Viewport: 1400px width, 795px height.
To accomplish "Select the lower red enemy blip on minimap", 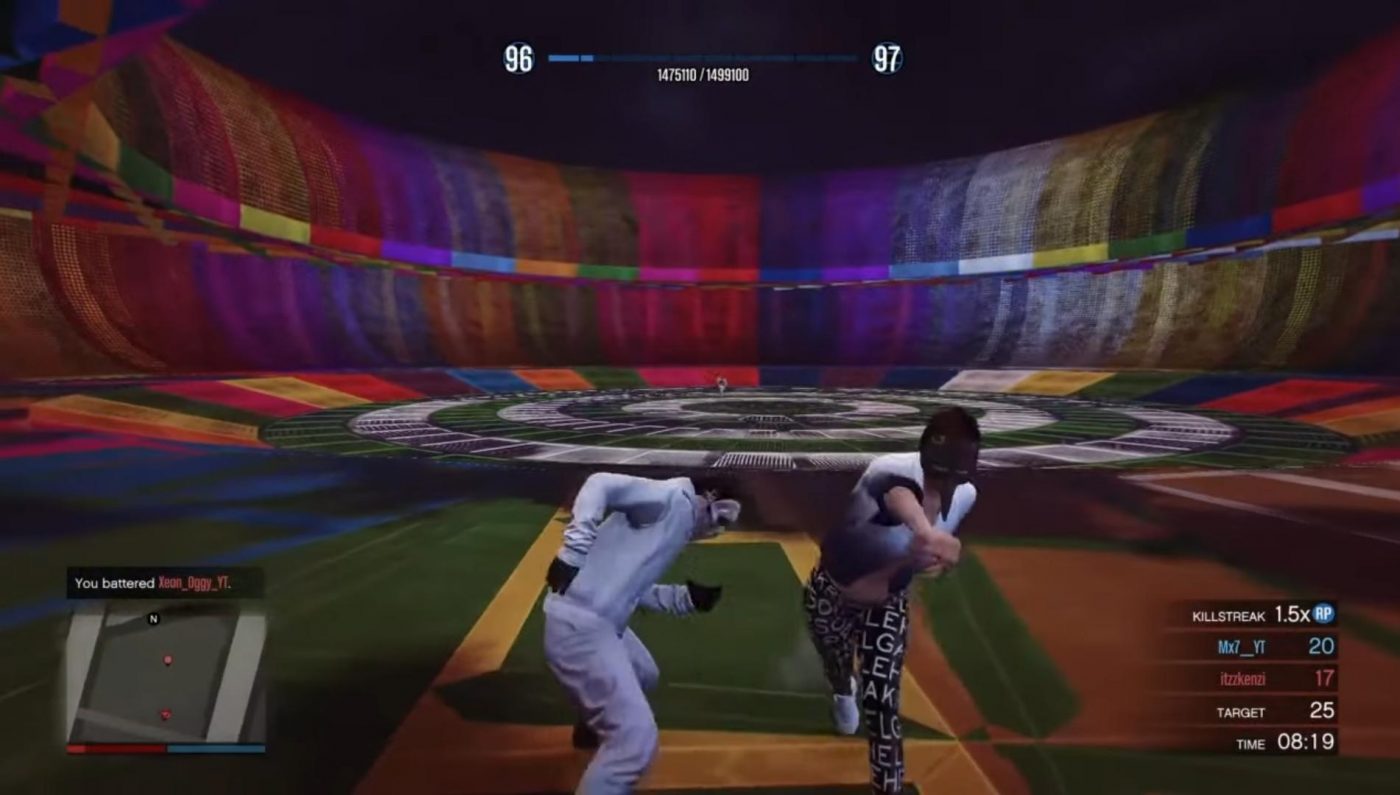I will 166,713.
